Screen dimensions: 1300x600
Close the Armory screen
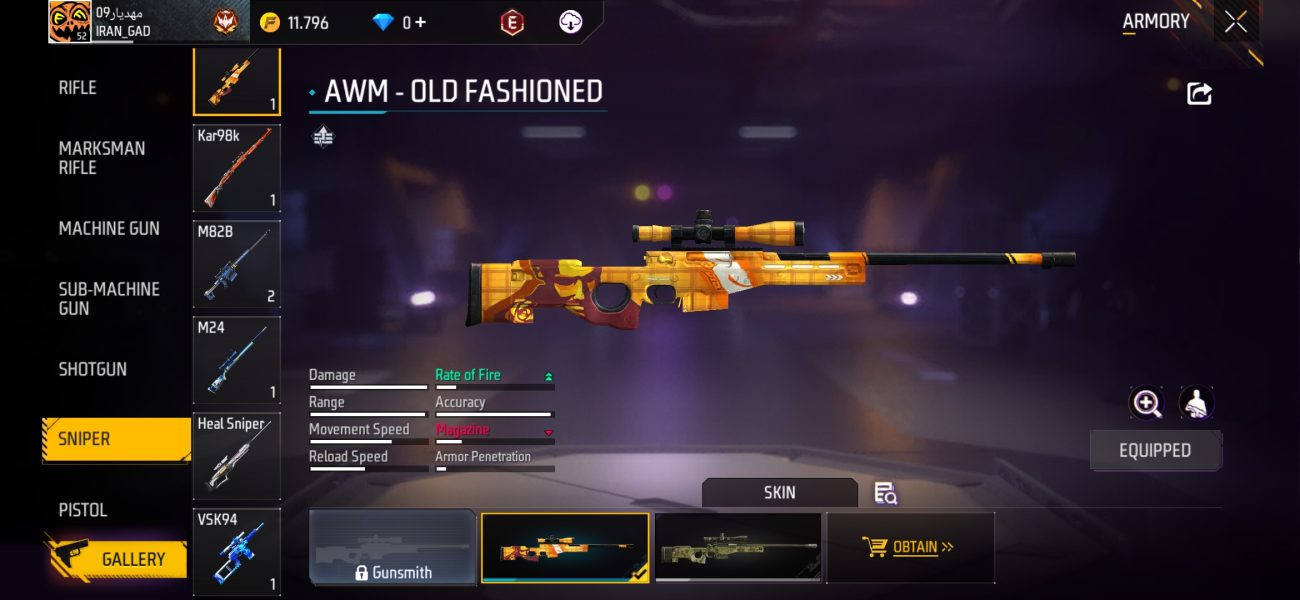tap(1236, 22)
